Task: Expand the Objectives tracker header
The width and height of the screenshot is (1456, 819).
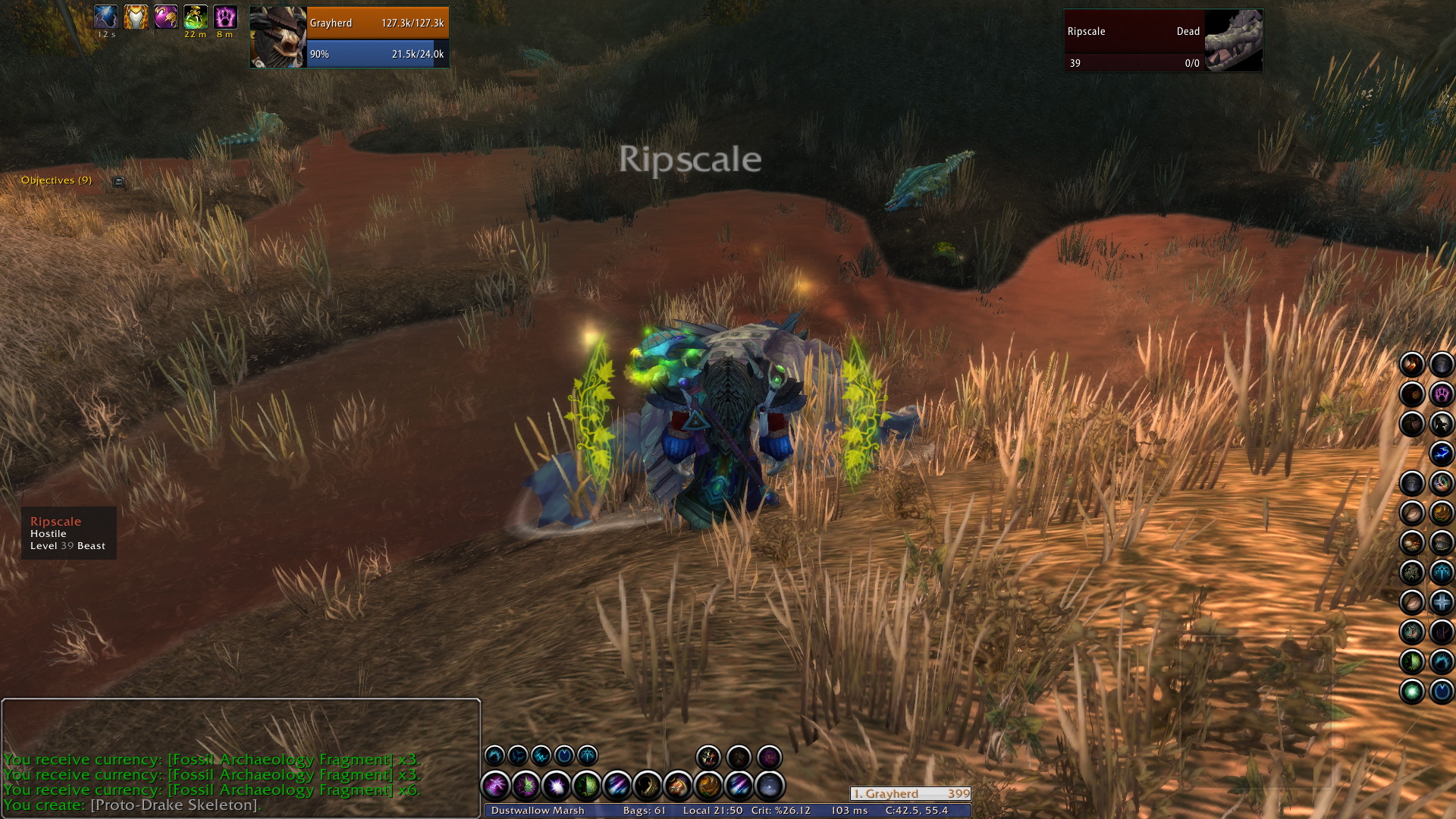Action: [x=56, y=180]
